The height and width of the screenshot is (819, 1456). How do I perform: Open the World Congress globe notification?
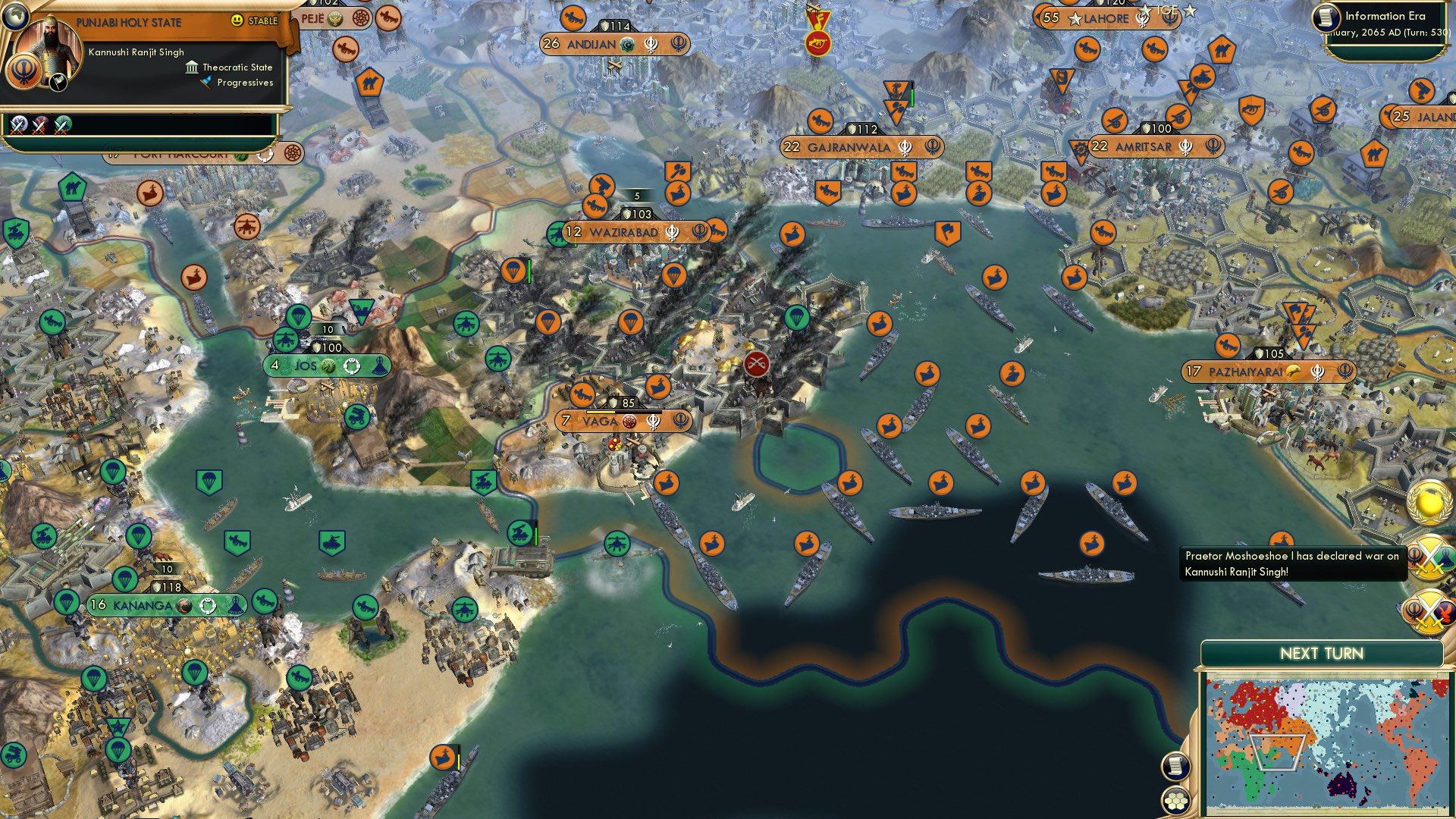tap(1428, 502)
